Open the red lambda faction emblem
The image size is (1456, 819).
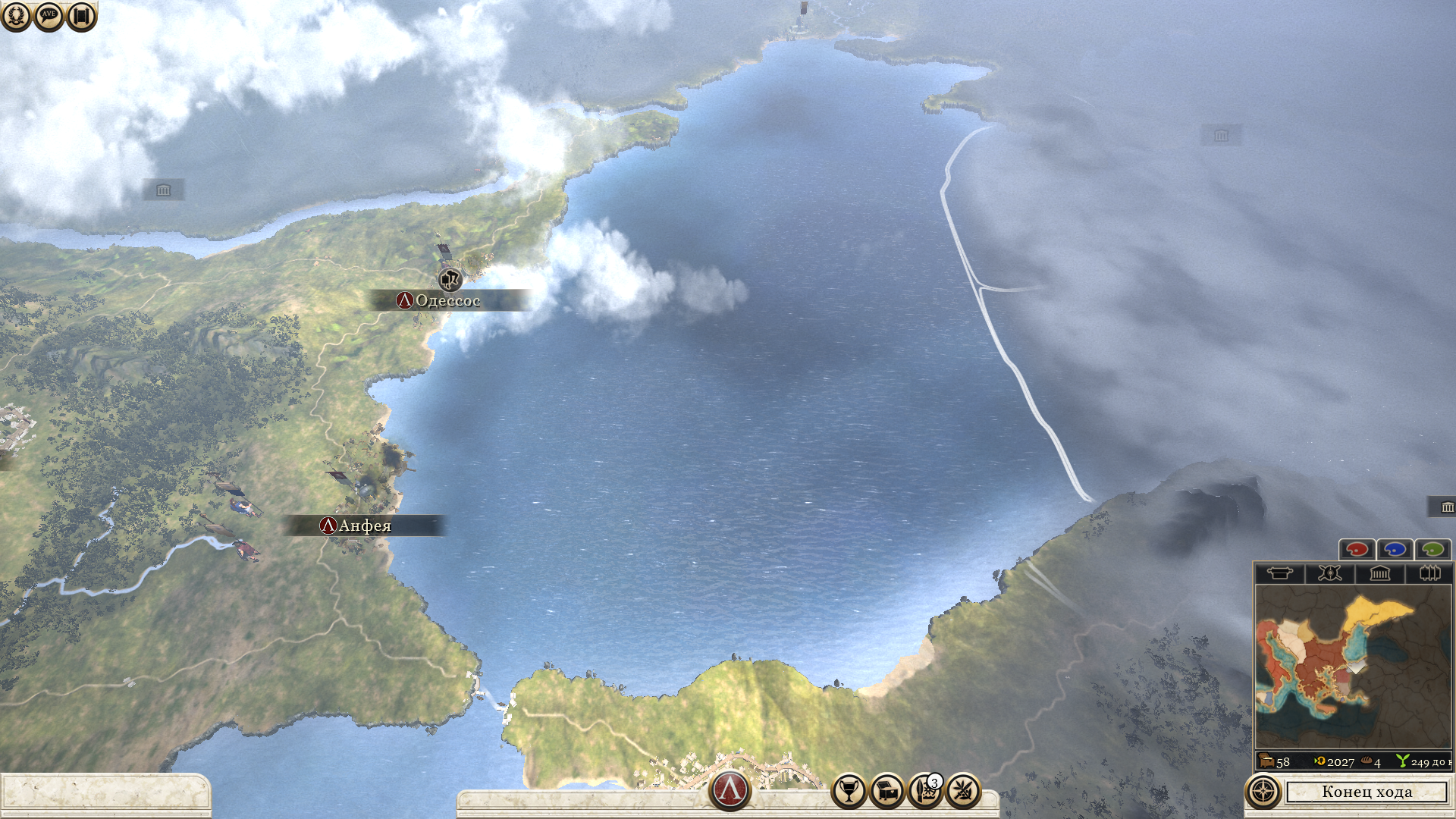[730, 789]
